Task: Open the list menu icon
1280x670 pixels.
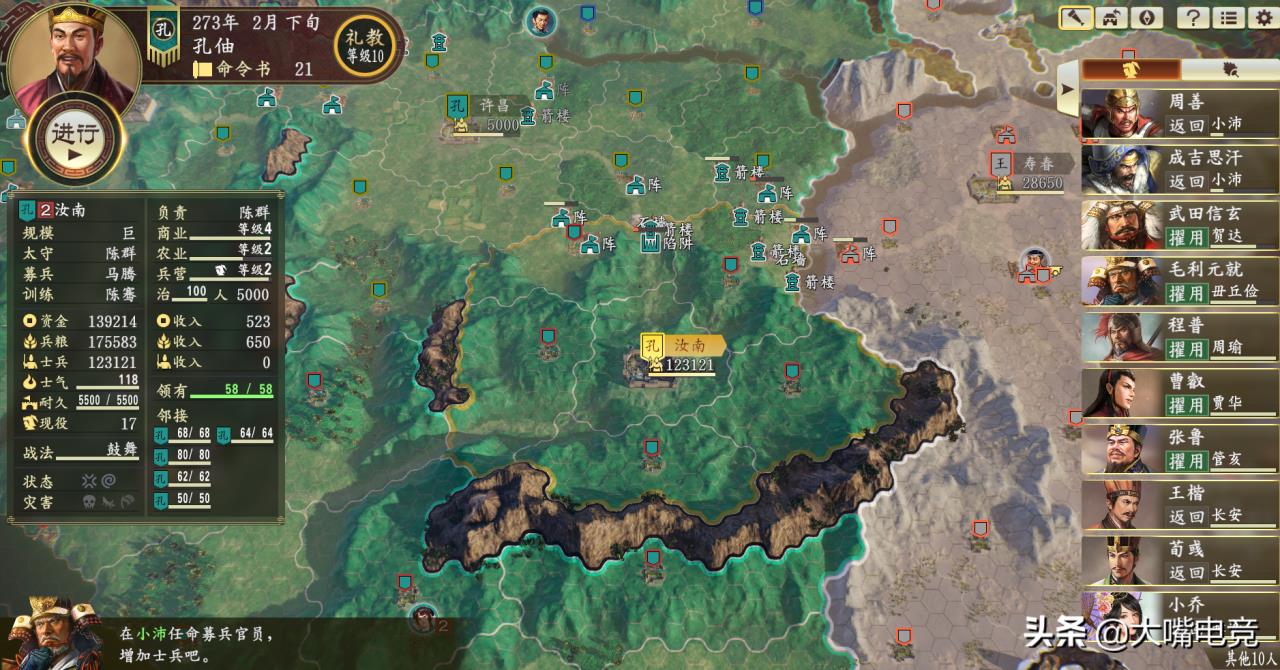Action: pyautogui.click(x=1229, y=17)
